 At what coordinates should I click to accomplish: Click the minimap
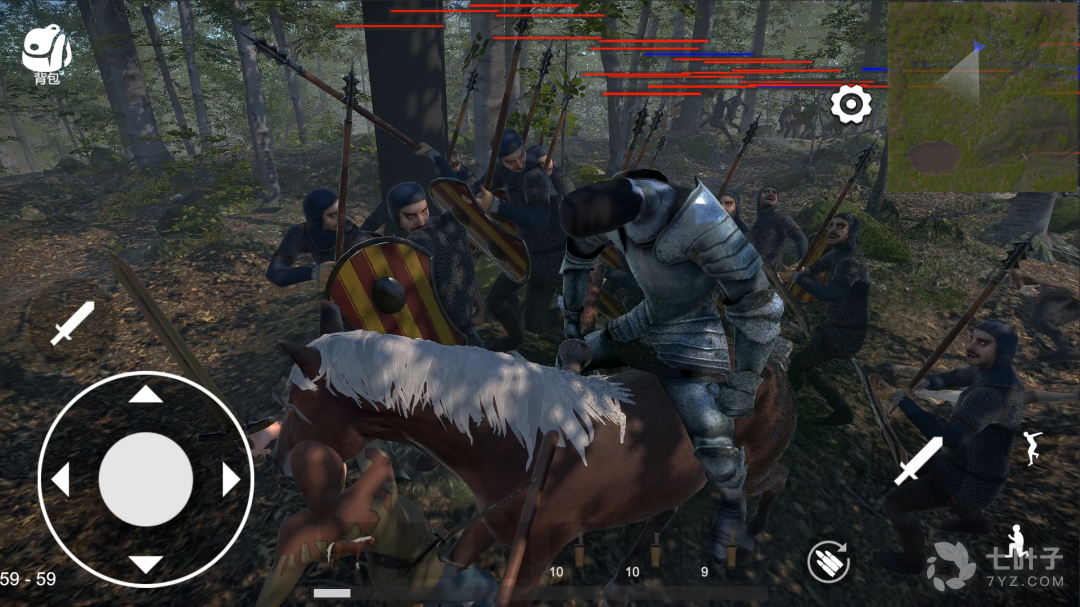[983, 97]
